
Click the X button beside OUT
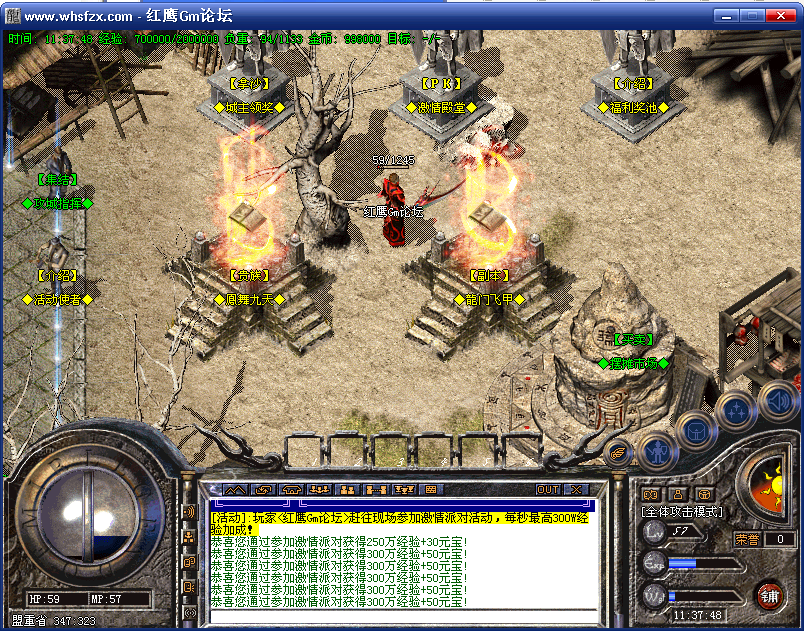576,490
